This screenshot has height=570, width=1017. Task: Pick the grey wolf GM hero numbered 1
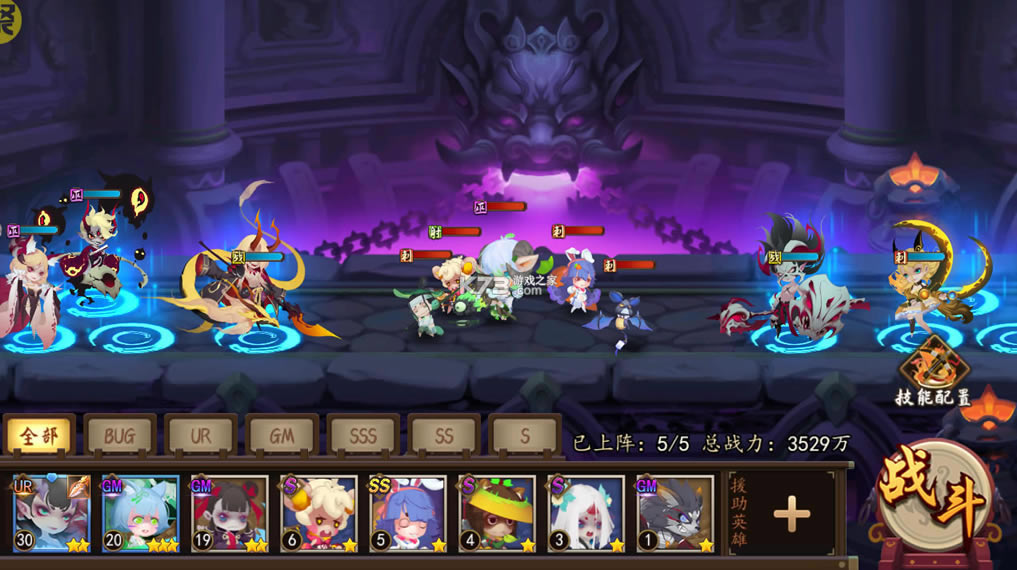click(675, 514)
